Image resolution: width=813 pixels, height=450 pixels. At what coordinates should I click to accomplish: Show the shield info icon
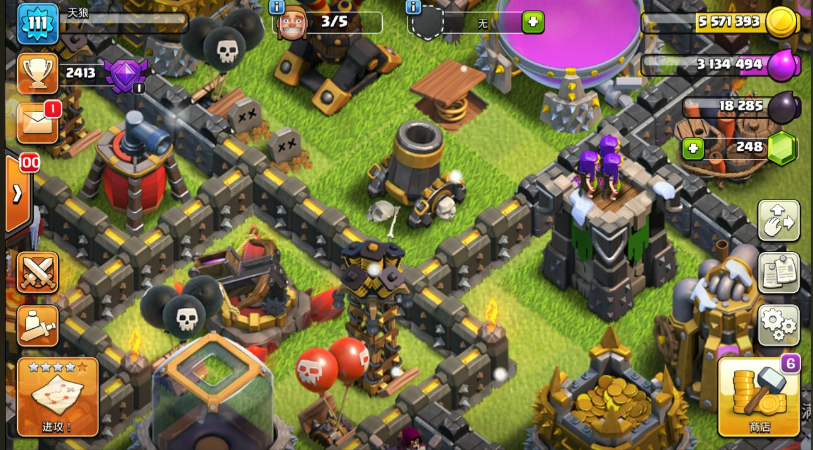[413, 7]
